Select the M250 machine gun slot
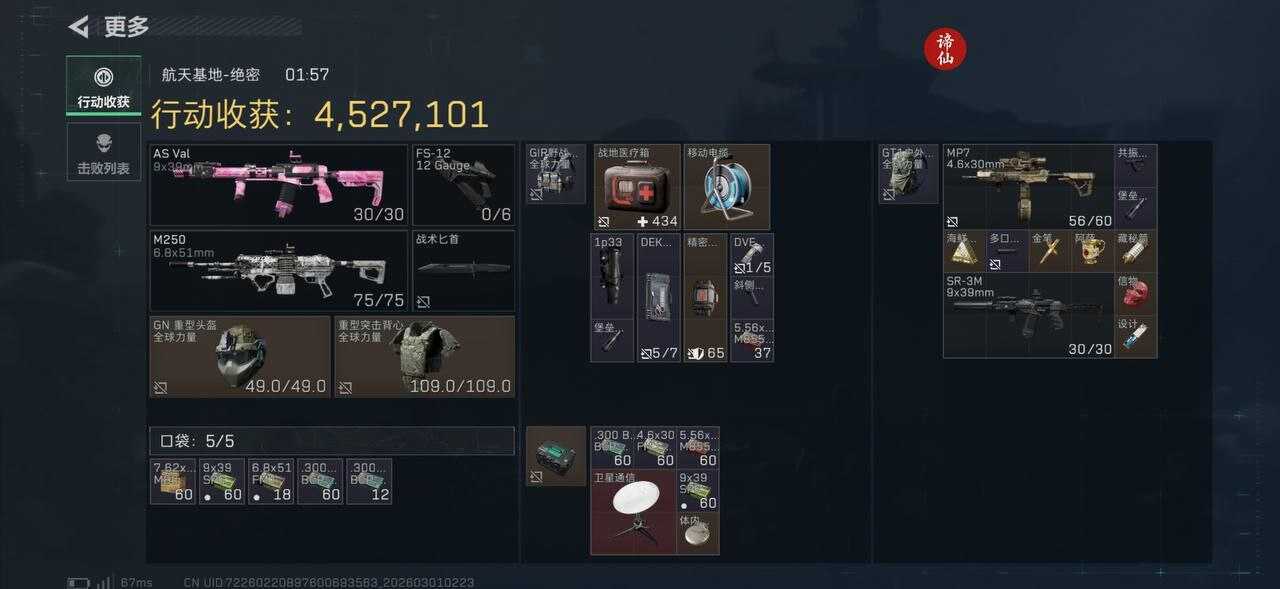 coord(279,270)
